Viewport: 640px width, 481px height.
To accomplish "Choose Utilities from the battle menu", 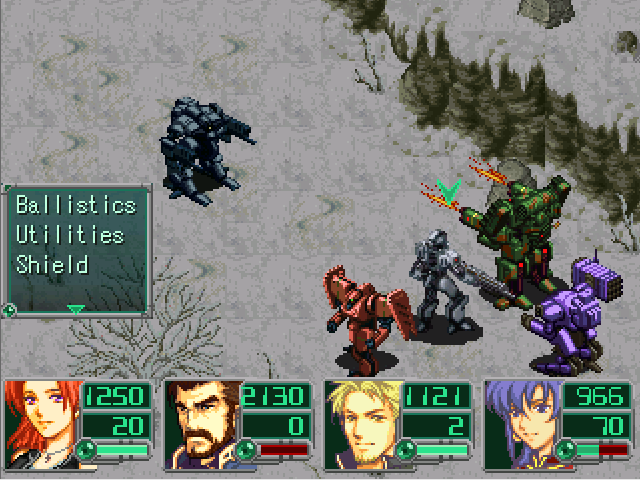I will [x=69, y=236].
